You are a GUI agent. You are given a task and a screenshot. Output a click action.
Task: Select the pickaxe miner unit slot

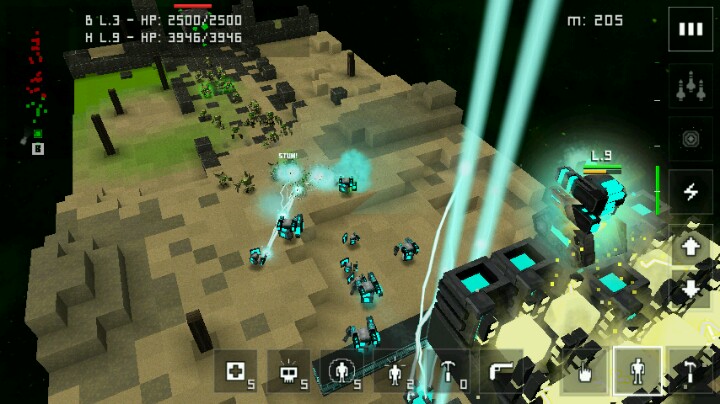click(x=447, y=370)
